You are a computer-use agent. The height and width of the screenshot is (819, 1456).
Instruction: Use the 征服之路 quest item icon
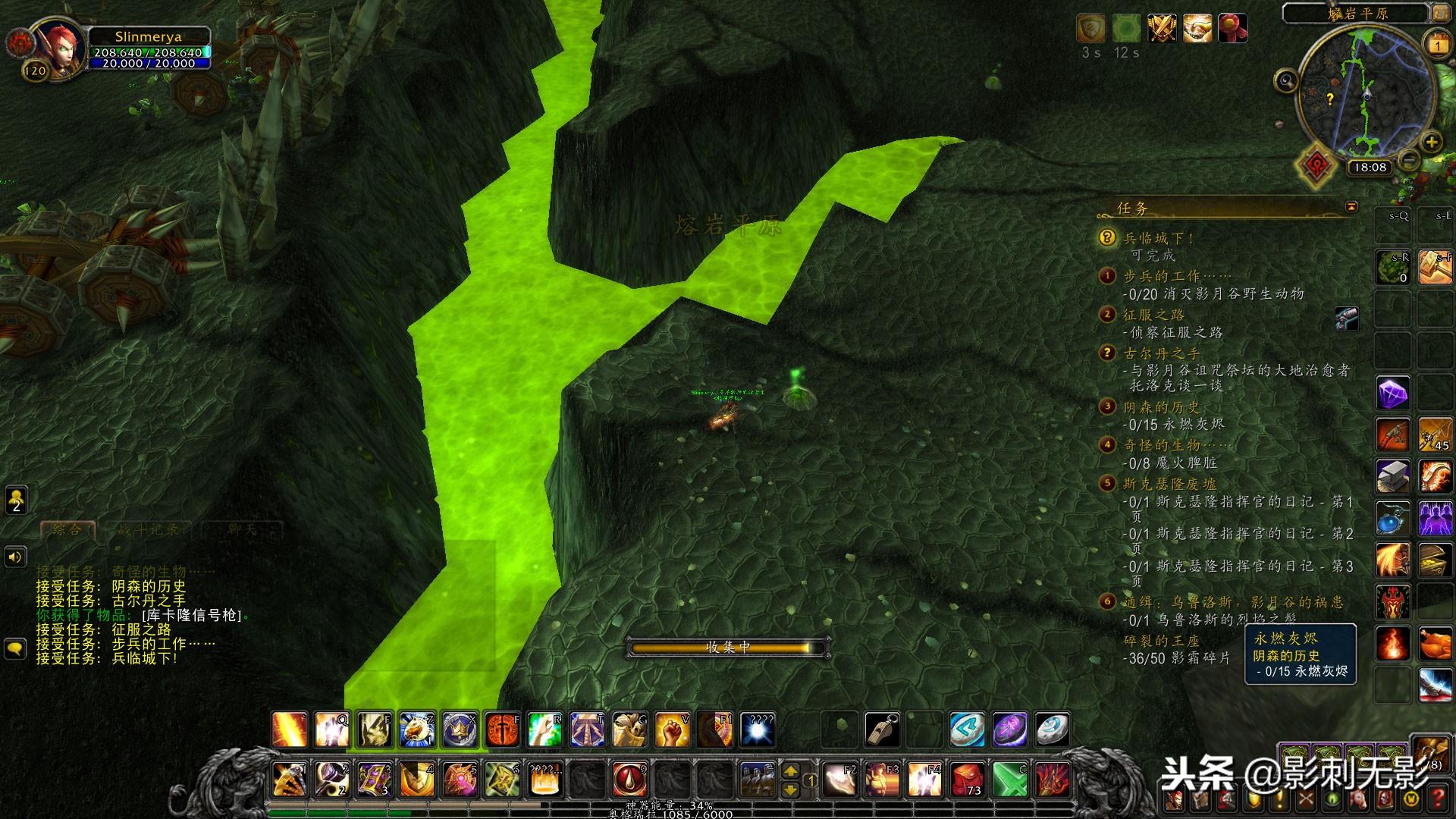tap(1347, 319)
